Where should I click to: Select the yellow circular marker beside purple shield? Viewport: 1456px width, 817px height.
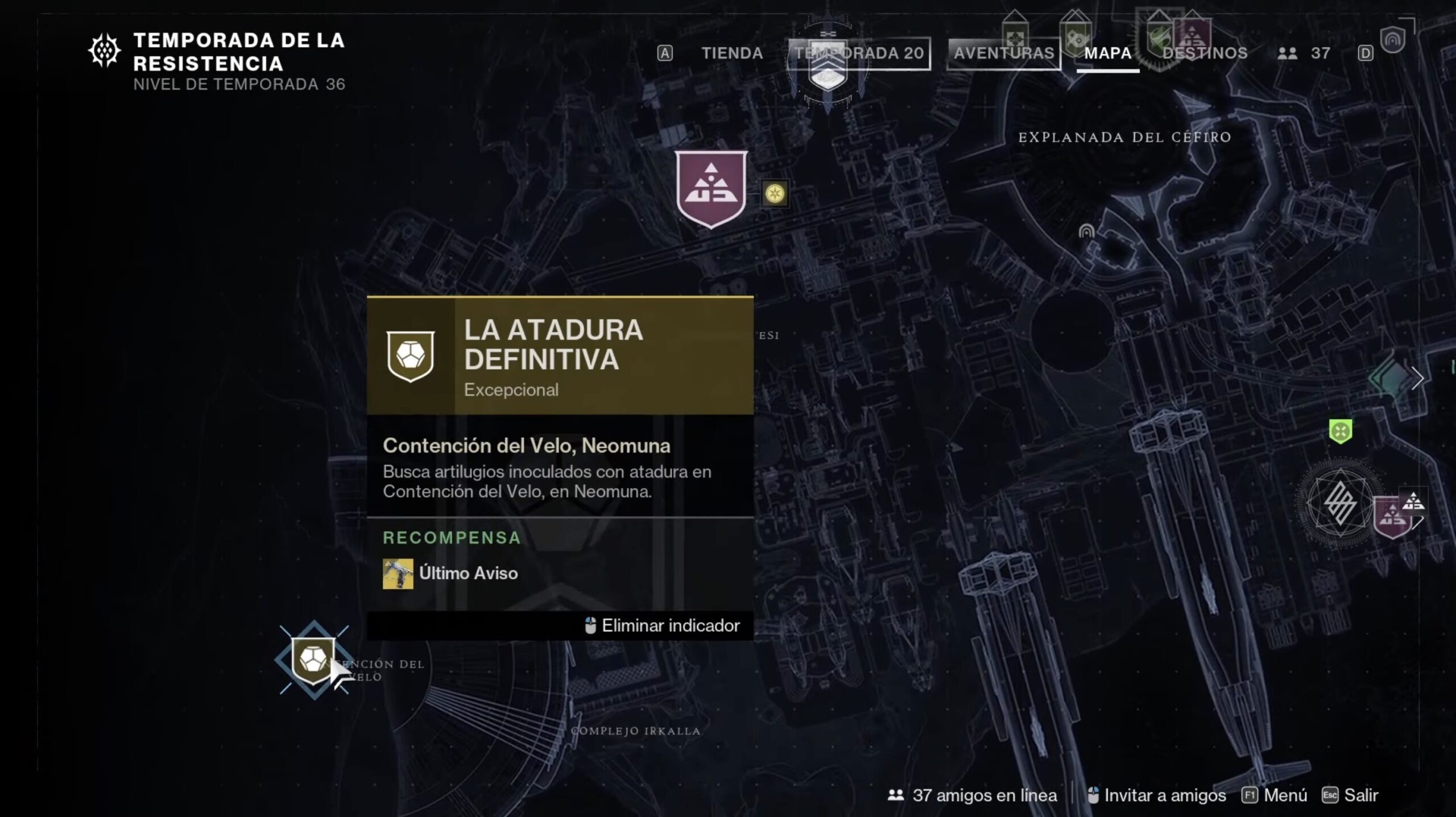(775, 194)
